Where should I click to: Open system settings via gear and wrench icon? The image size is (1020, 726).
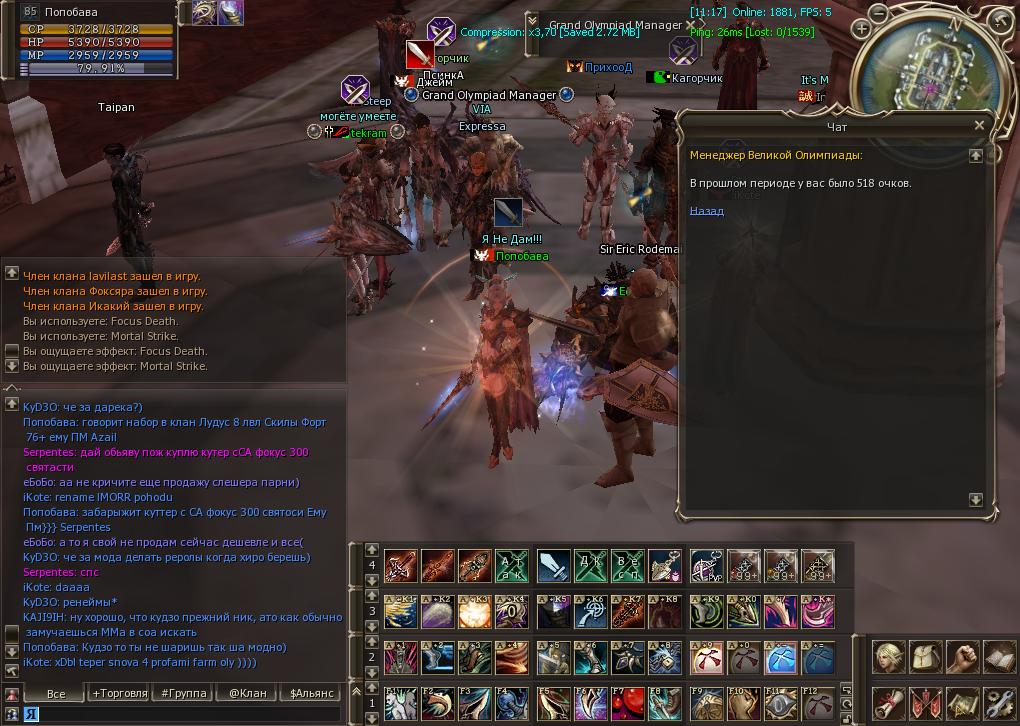point(1001,703)
